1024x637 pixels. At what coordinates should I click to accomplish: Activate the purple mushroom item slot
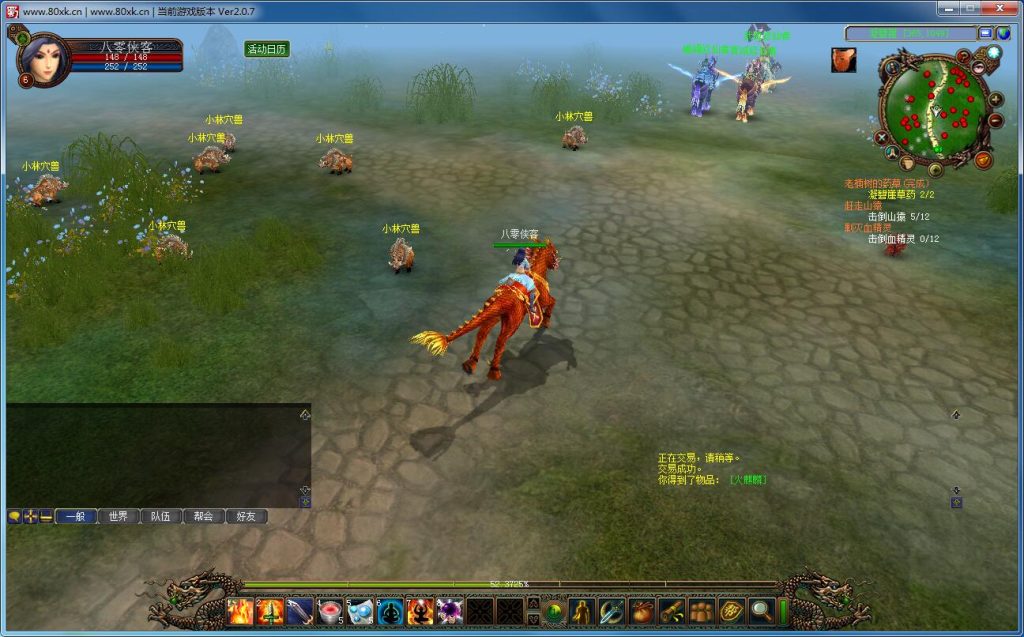coord(450,611)
